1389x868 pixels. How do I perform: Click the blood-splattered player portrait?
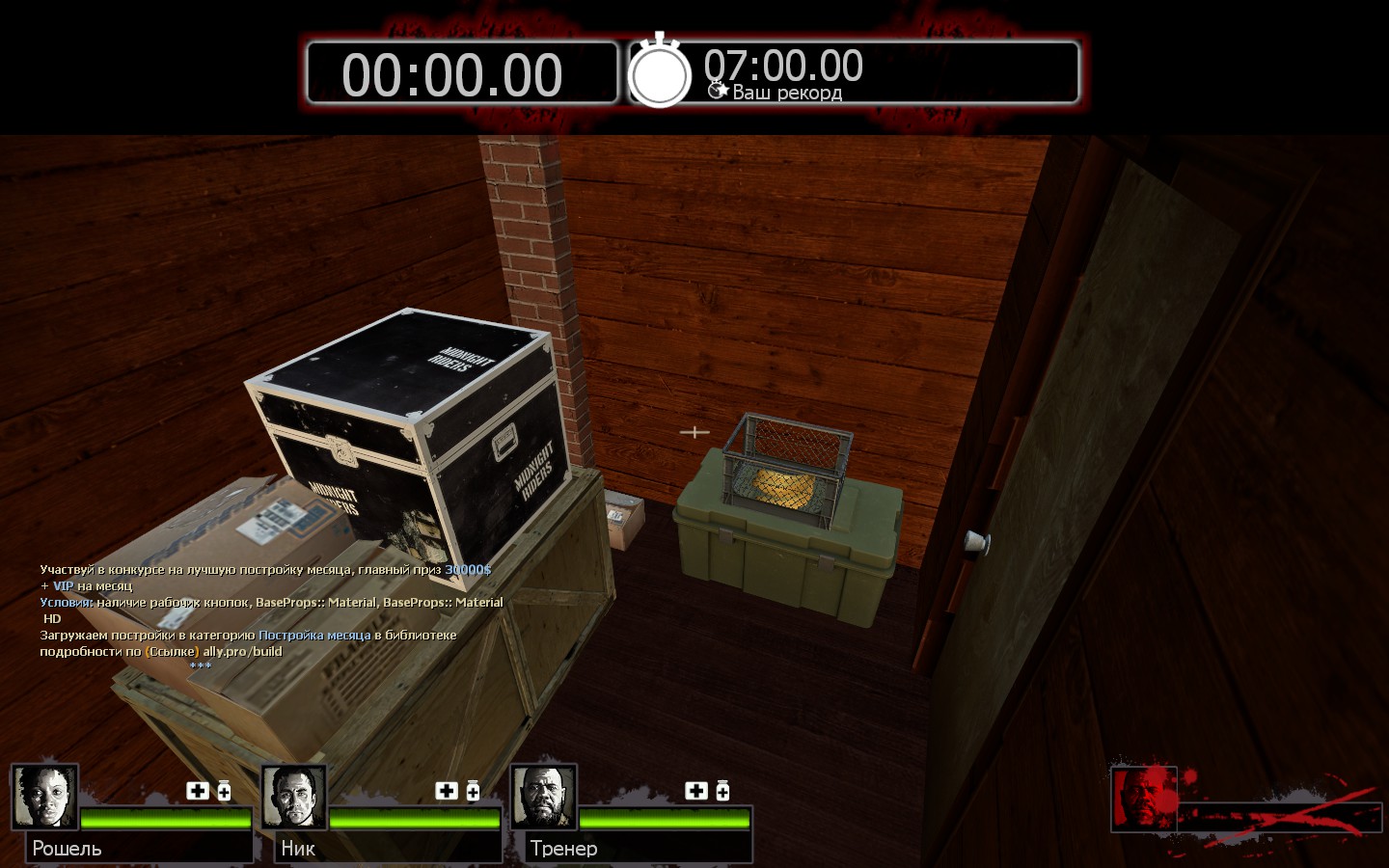coord(1144,798)
